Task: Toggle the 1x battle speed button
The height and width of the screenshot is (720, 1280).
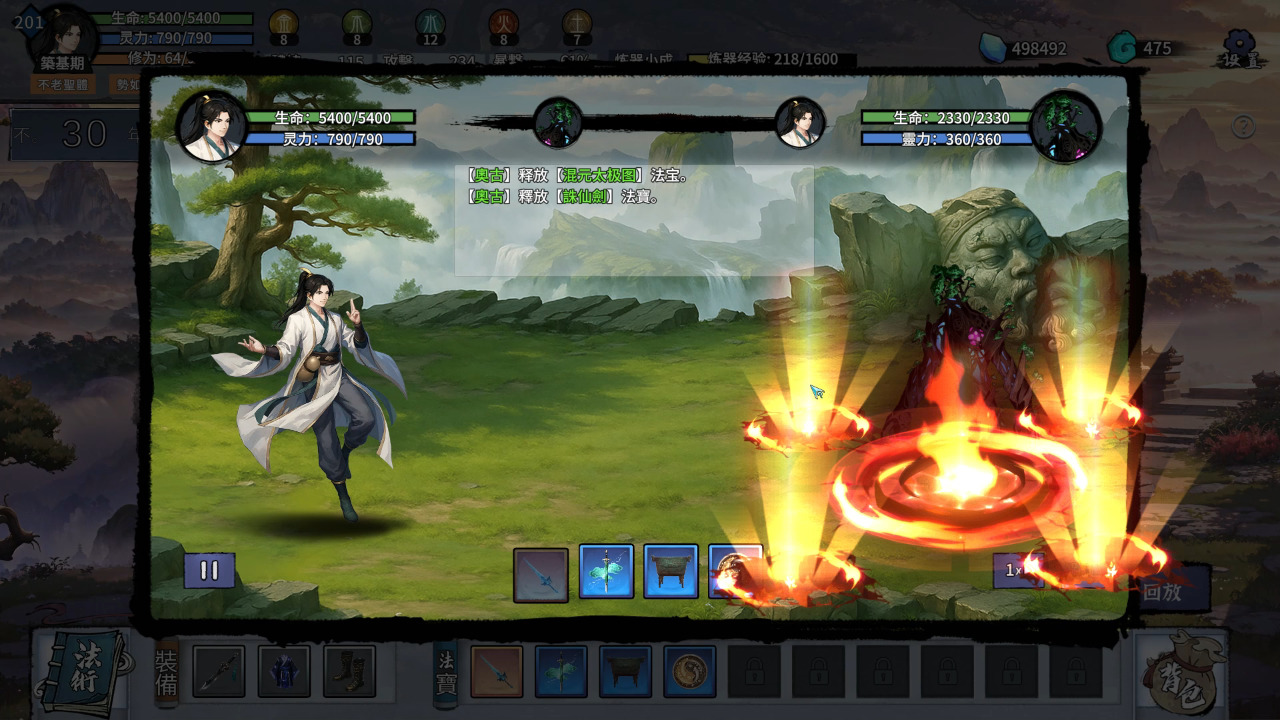Action: tap(1016, 570)
